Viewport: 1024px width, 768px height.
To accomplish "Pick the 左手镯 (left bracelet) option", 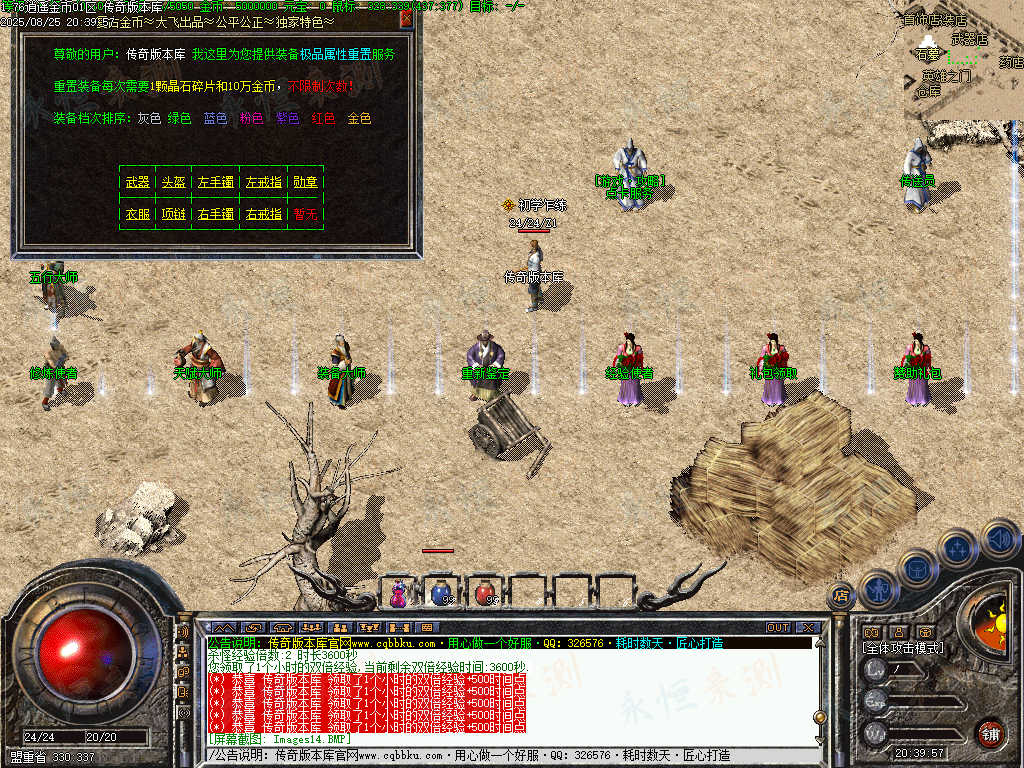I will (x=215, y=182).
